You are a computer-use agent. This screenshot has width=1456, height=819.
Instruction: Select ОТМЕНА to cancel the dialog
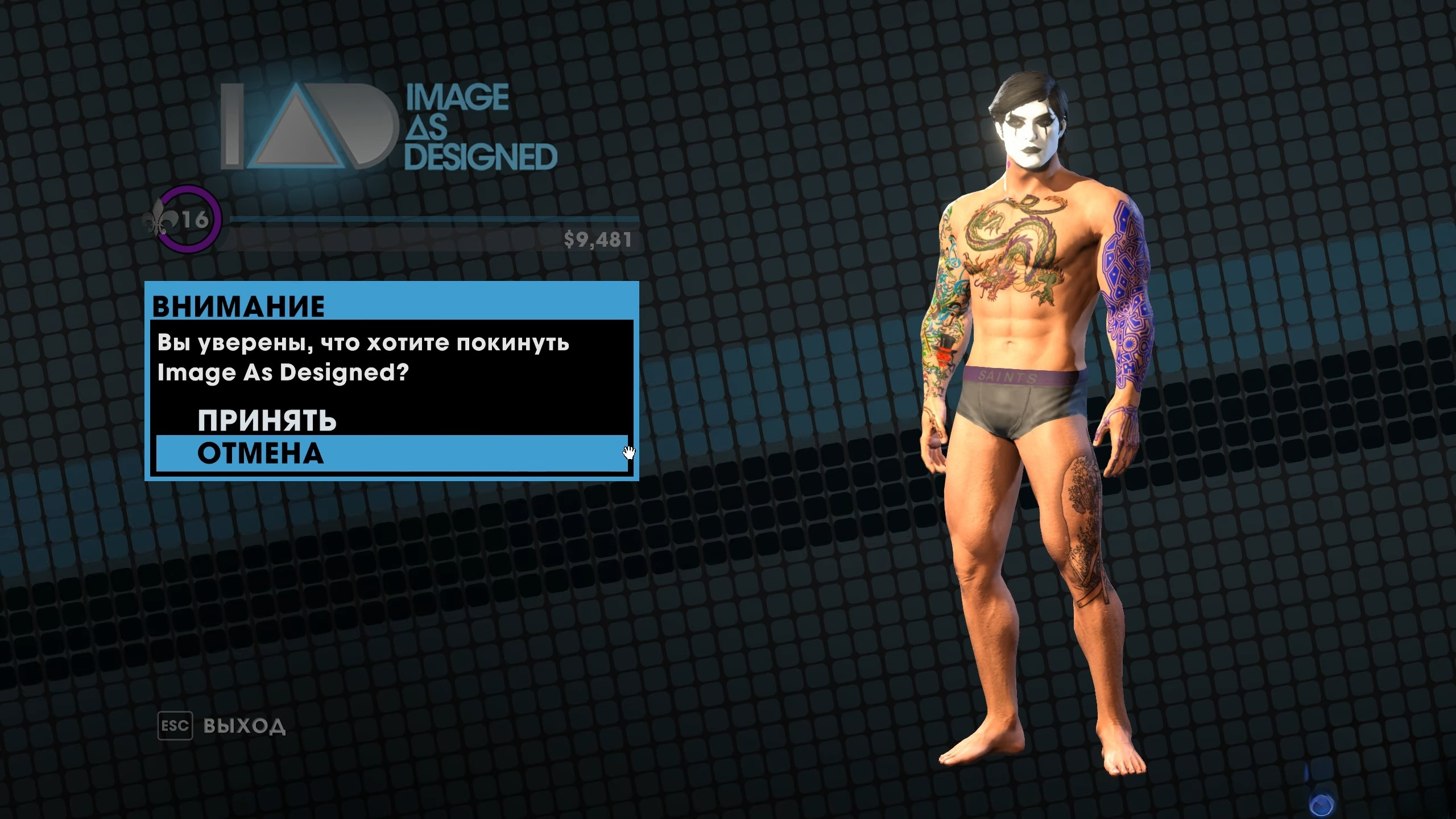(x=260, y=453)
